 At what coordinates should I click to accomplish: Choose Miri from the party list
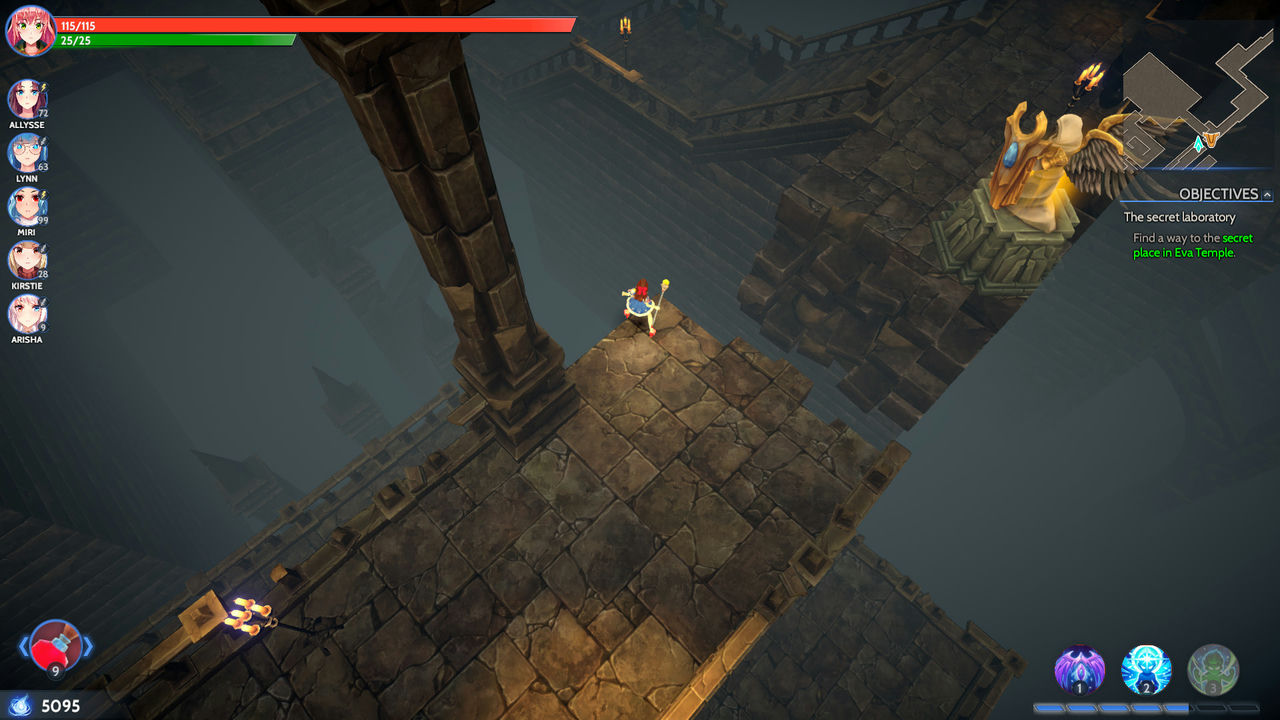click(26, 206)
